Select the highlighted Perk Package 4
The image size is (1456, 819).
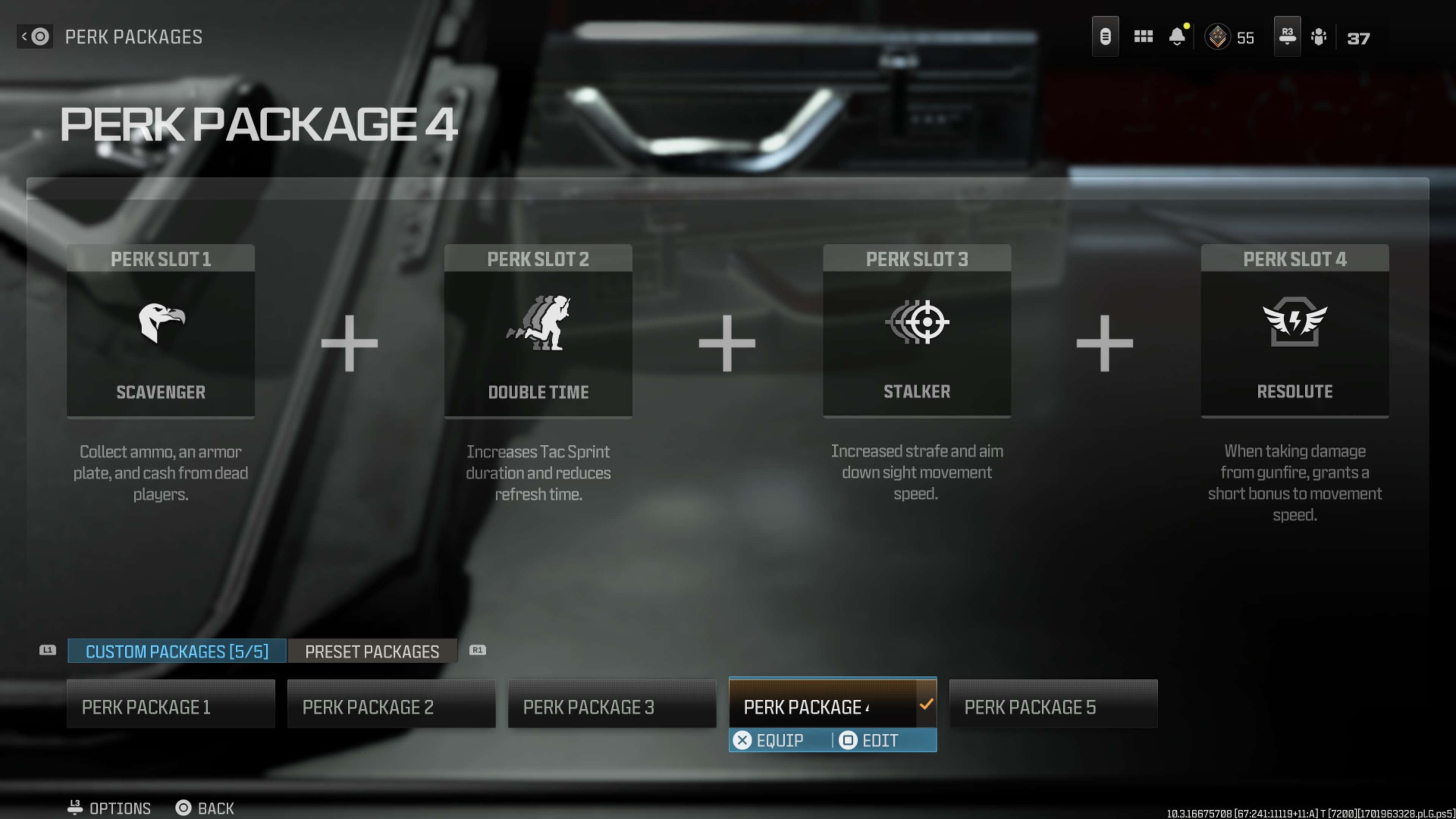(823, 706)
